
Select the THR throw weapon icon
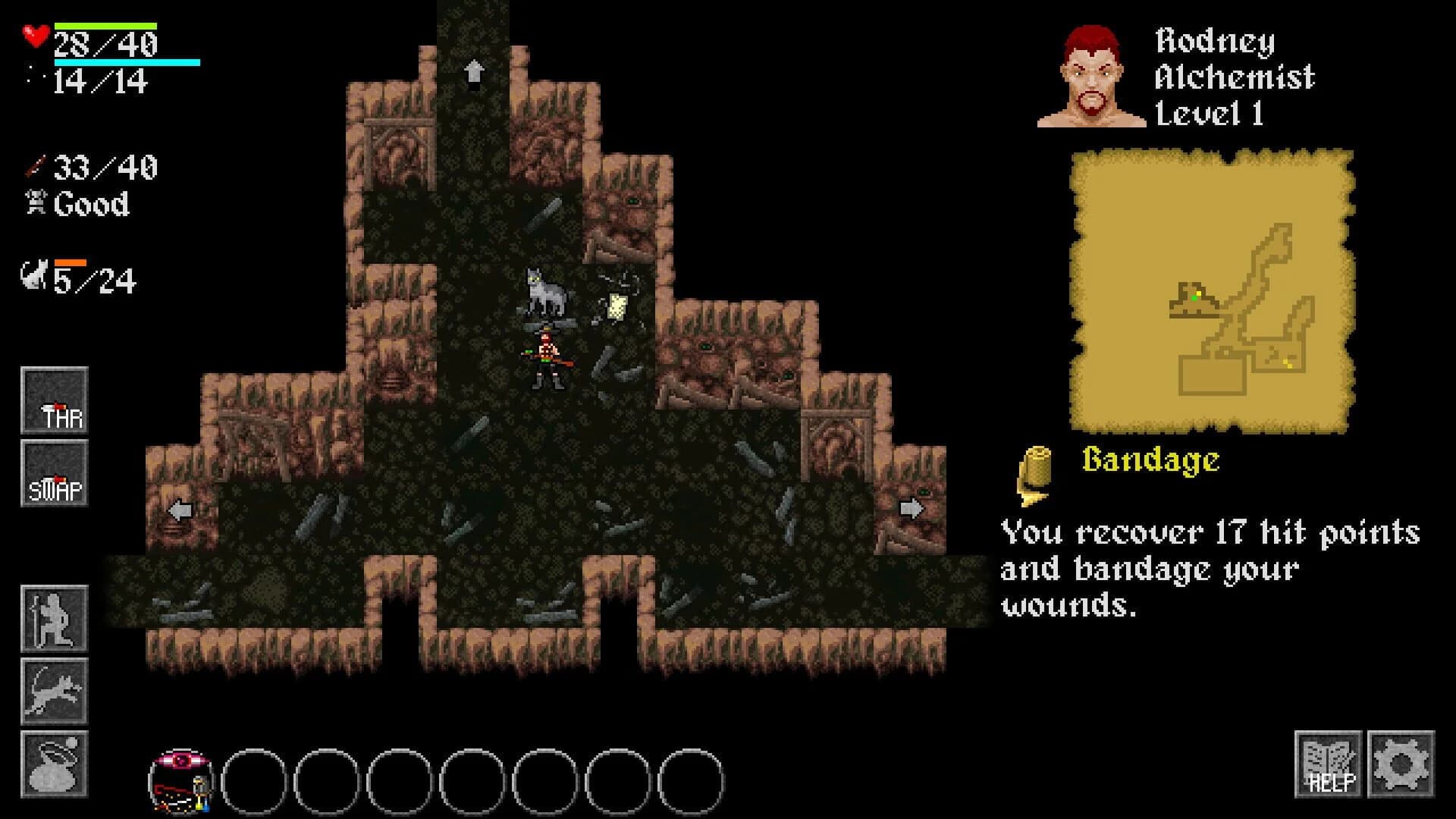[53, 402]
